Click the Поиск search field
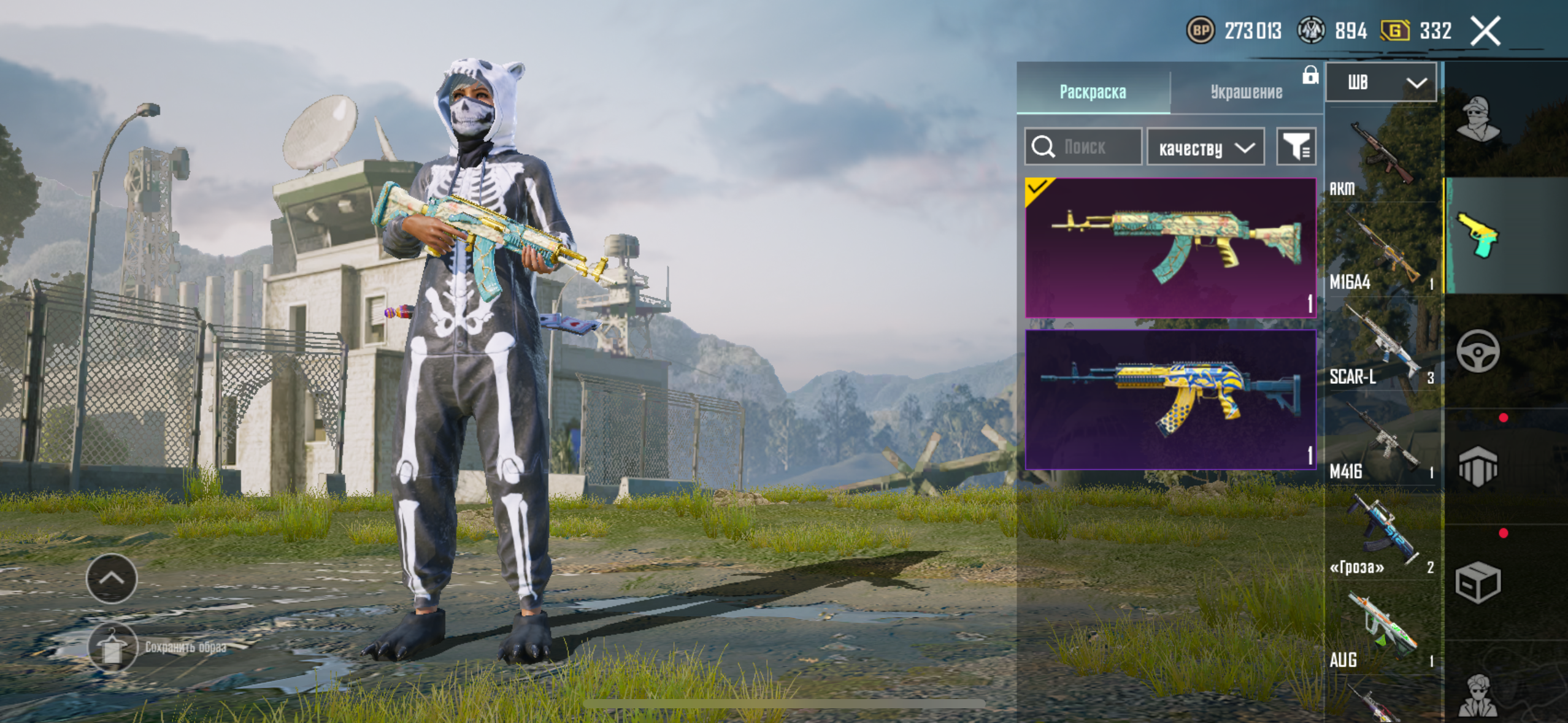 pos(1083,147)
